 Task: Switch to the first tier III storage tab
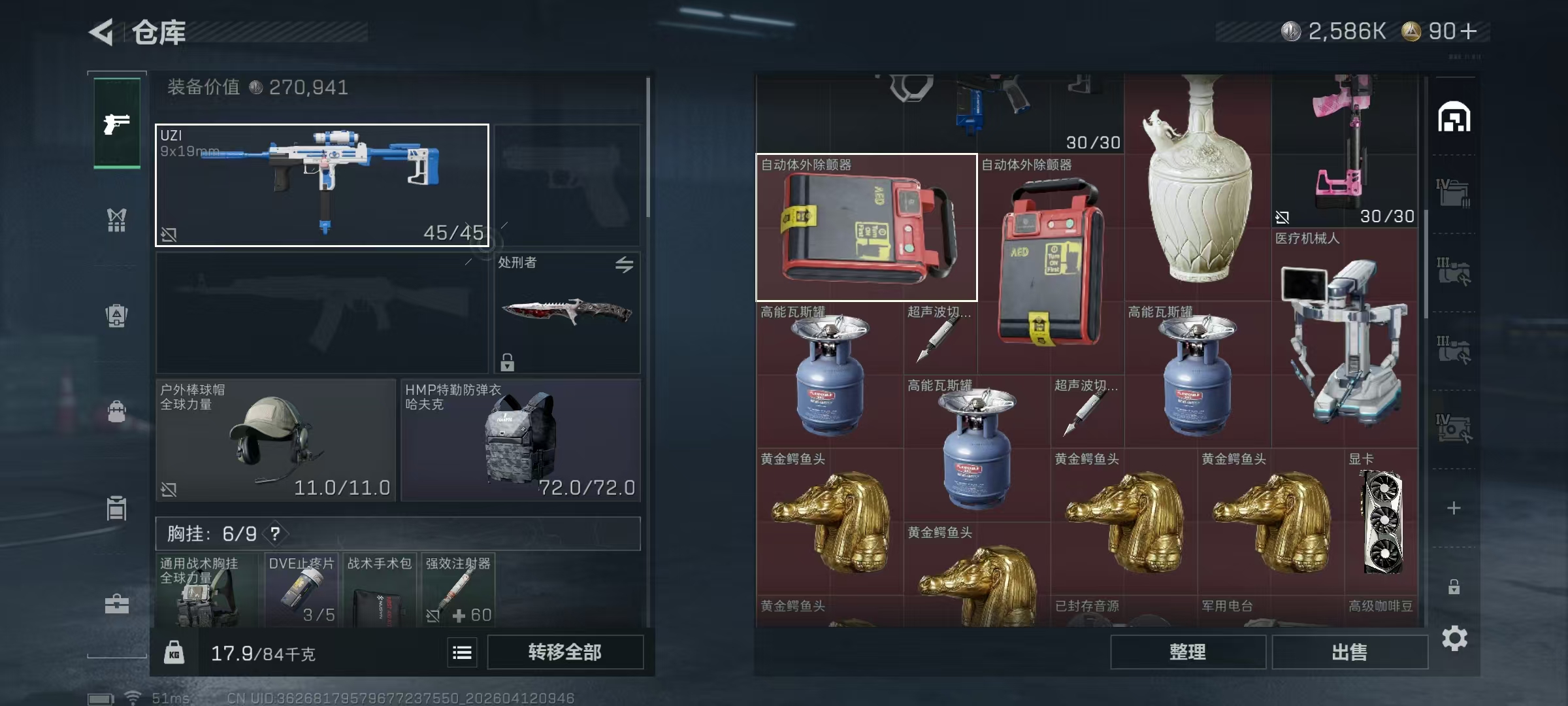pyautogui.click(x=1454, y=270)
